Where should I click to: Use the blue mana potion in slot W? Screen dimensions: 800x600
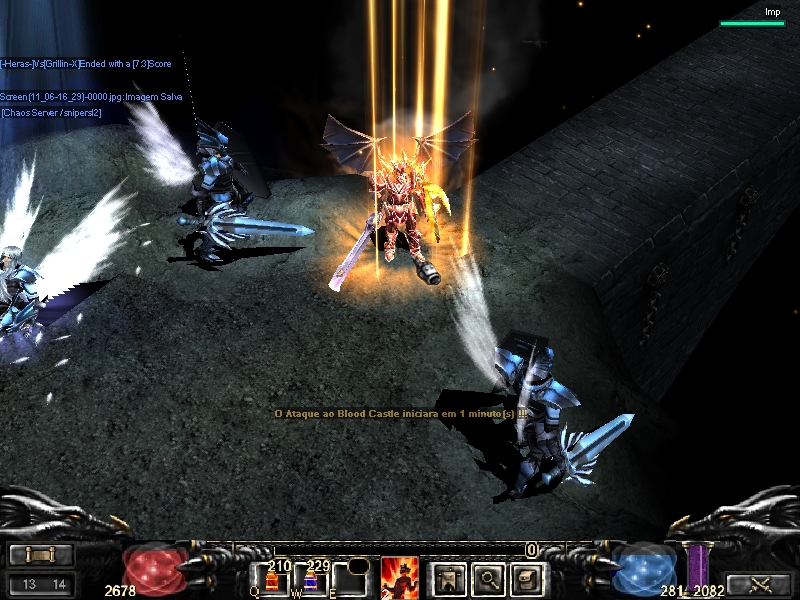[x=310, y=580]
